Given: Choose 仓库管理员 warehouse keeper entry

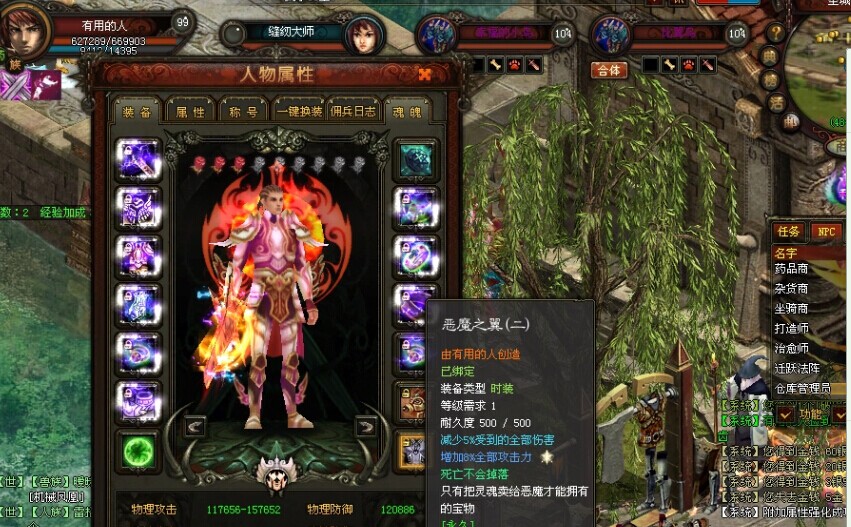Looking at the screenshot, I should 802,388.
